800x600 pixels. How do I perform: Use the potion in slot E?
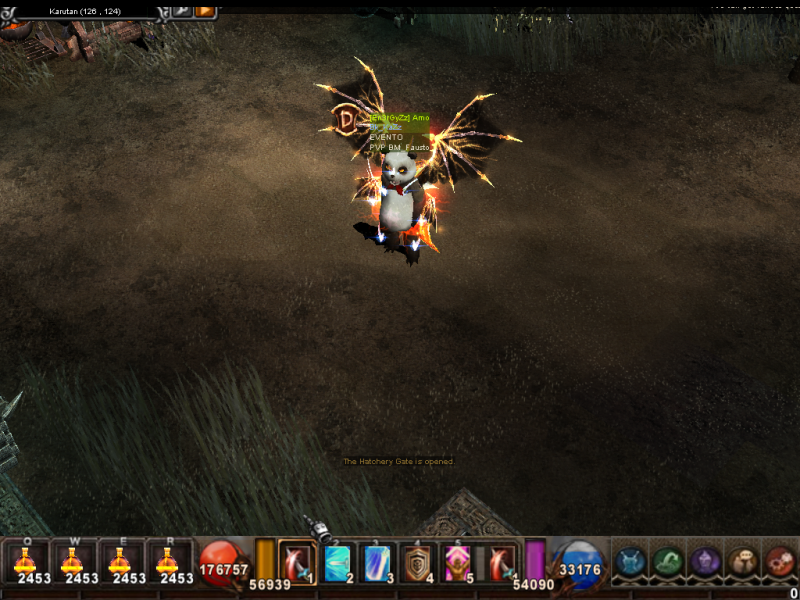point(122,562)
